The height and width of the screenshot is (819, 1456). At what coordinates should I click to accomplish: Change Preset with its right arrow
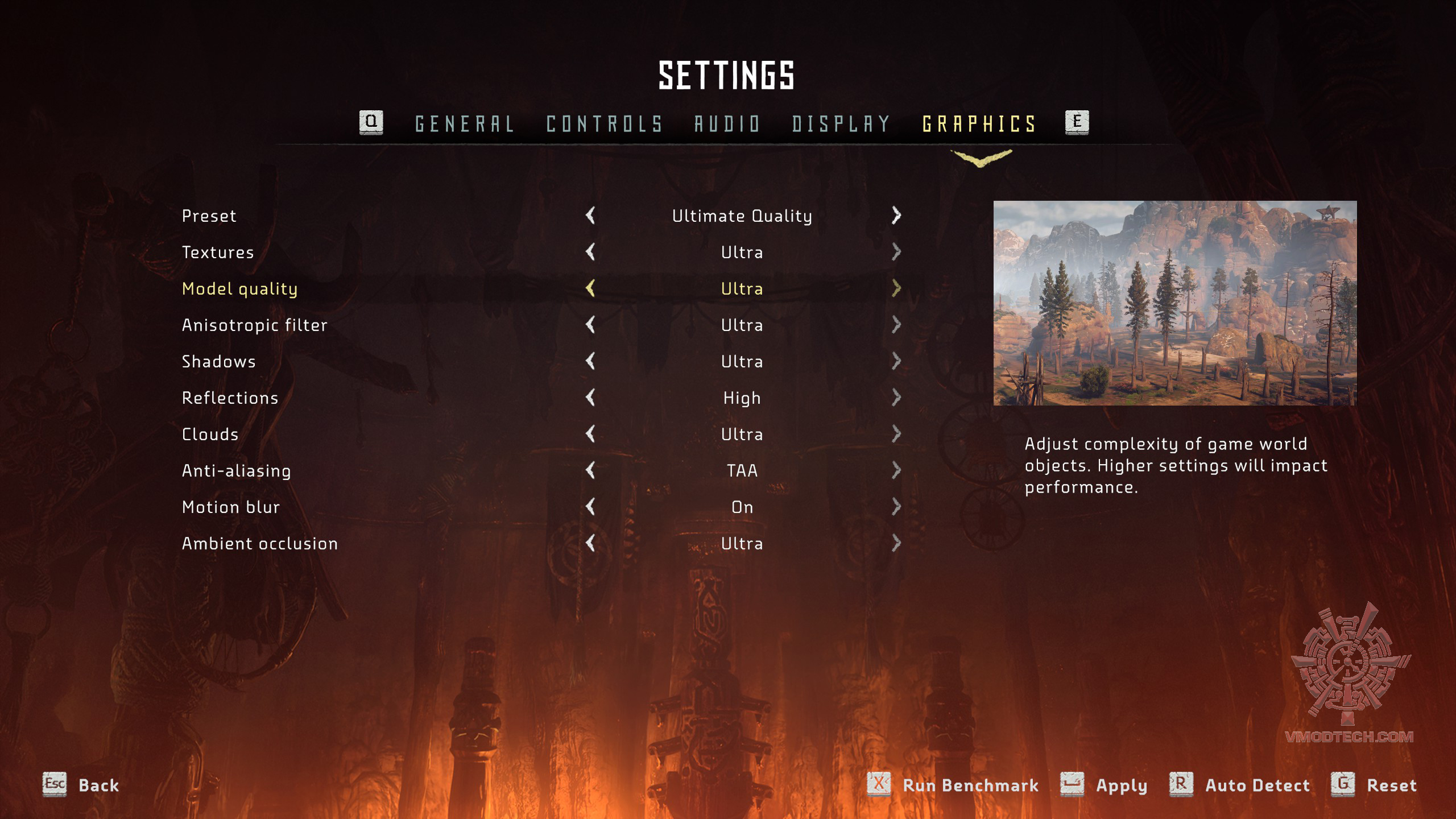coord(896,216)
